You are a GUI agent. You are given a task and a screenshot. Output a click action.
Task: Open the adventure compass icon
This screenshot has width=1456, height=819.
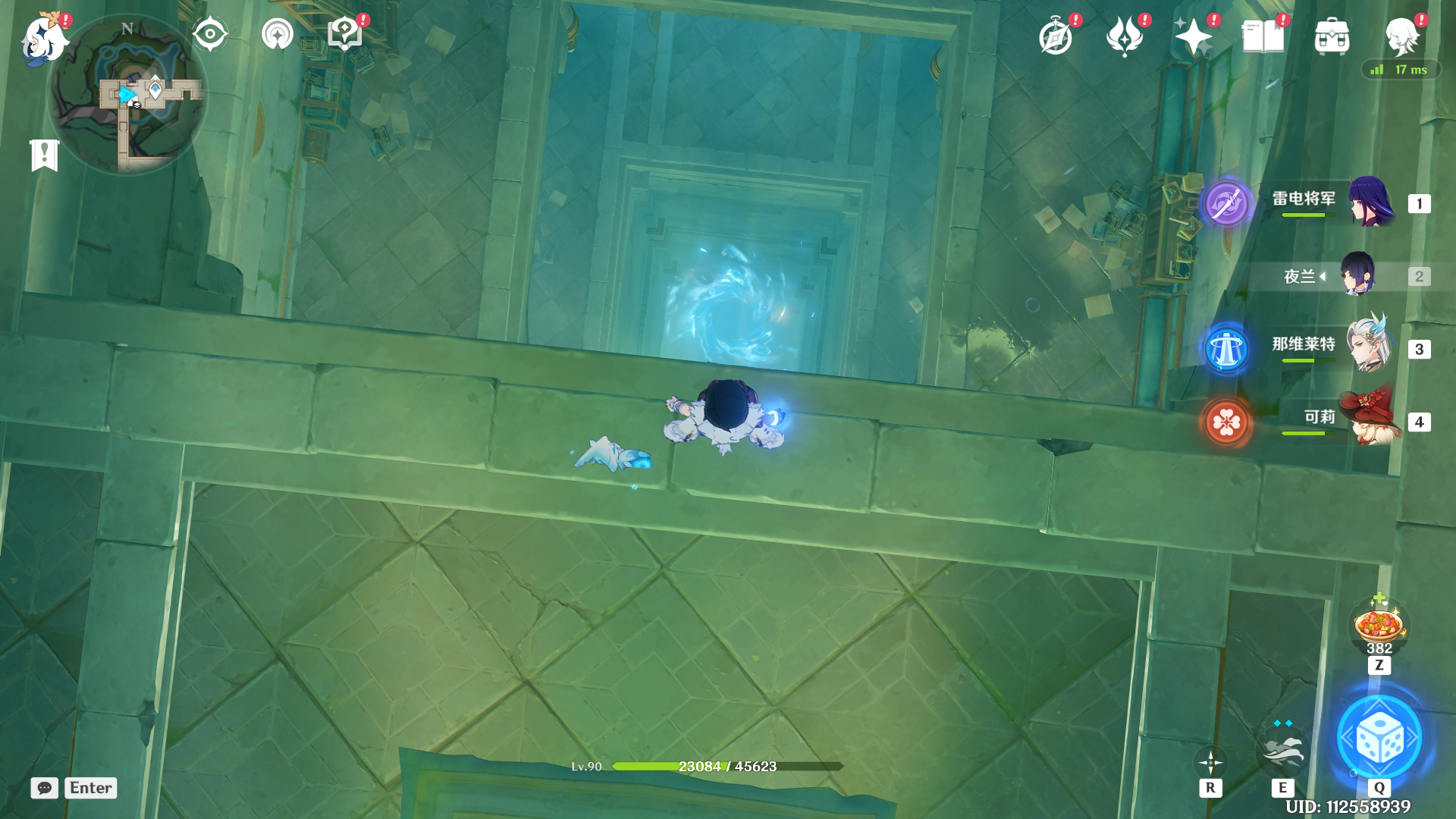pos(1056,36)
